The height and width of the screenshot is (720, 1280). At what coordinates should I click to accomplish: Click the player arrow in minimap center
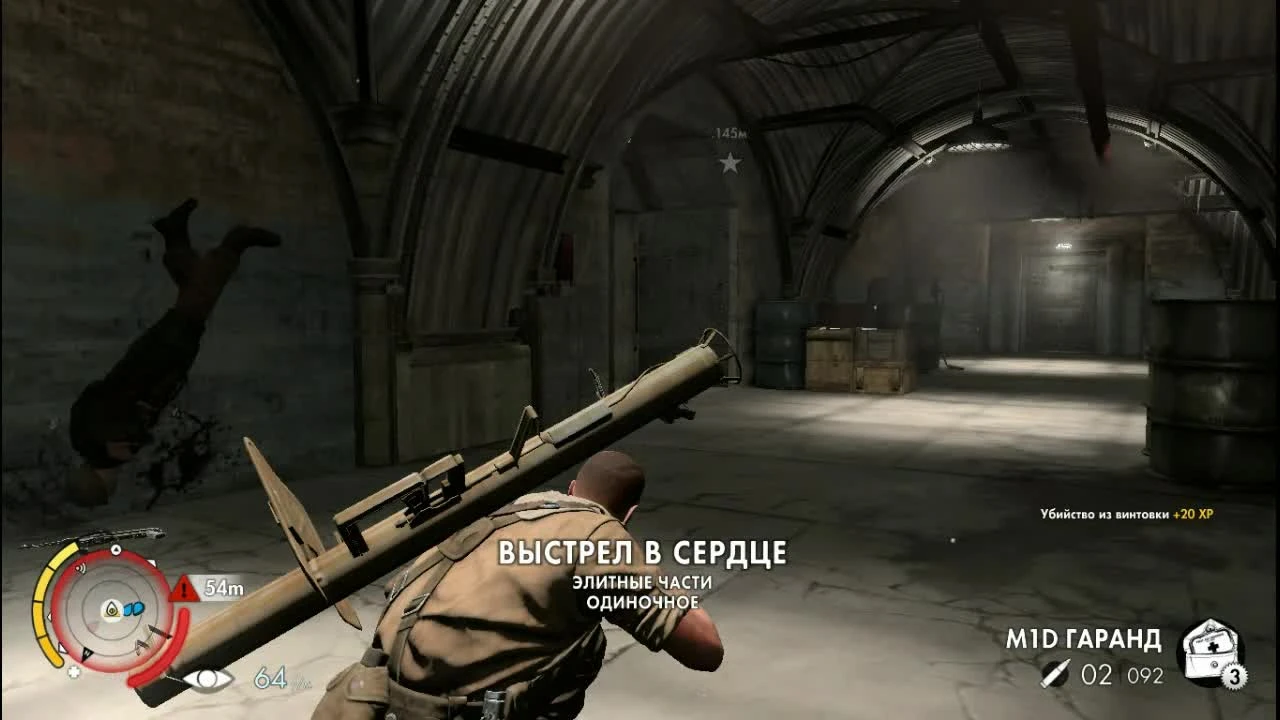coord(110,610)
